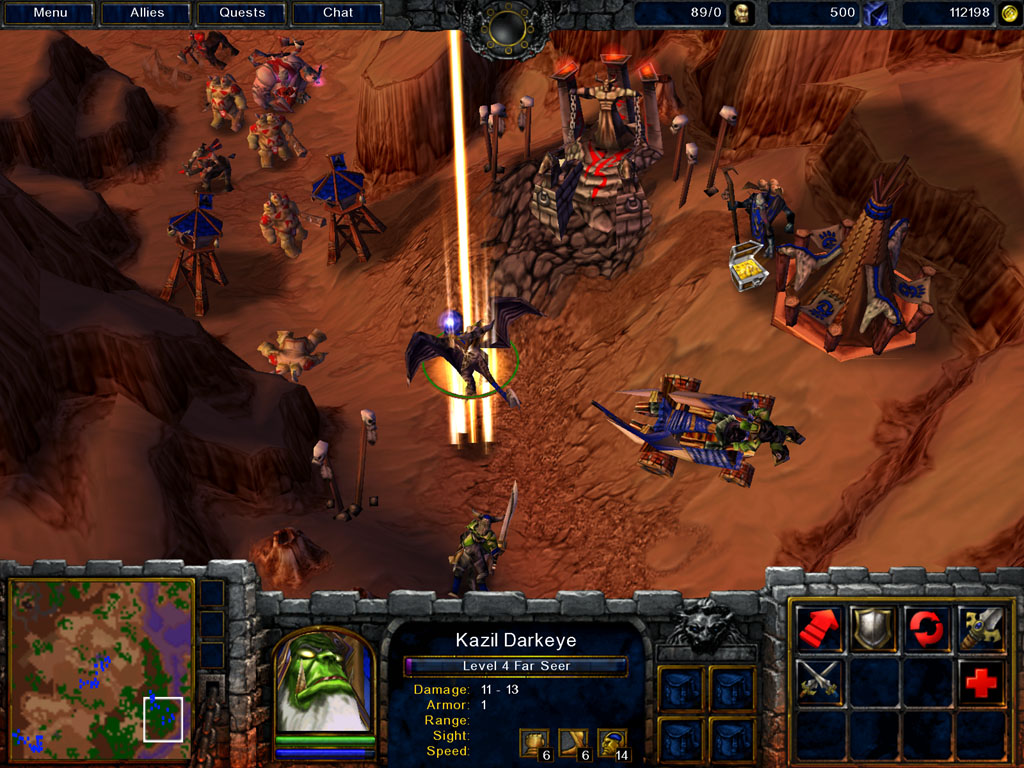Screen dimensions: 1024x768
Task: Click the Agility attribute icon
Action: pos(572,742)
